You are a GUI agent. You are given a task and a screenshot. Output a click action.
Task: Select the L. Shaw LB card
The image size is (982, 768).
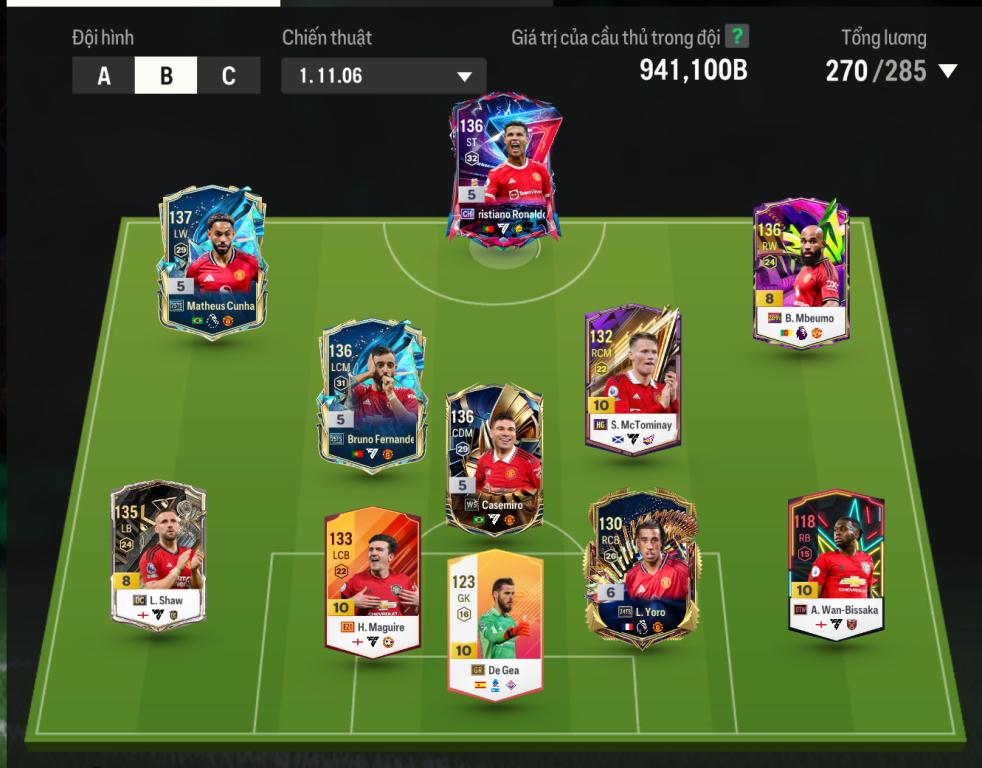pos(158,555)
